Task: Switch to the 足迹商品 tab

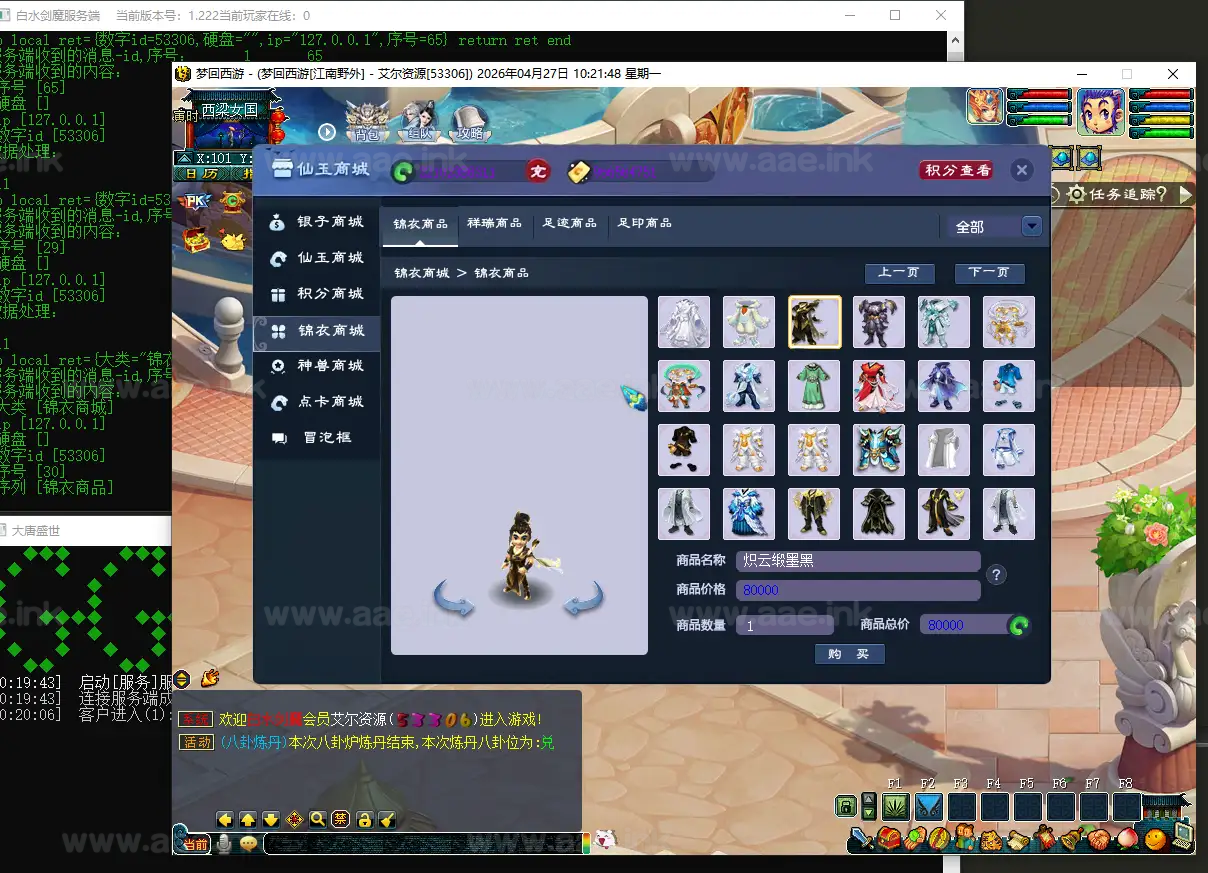Action: [570, 223]
